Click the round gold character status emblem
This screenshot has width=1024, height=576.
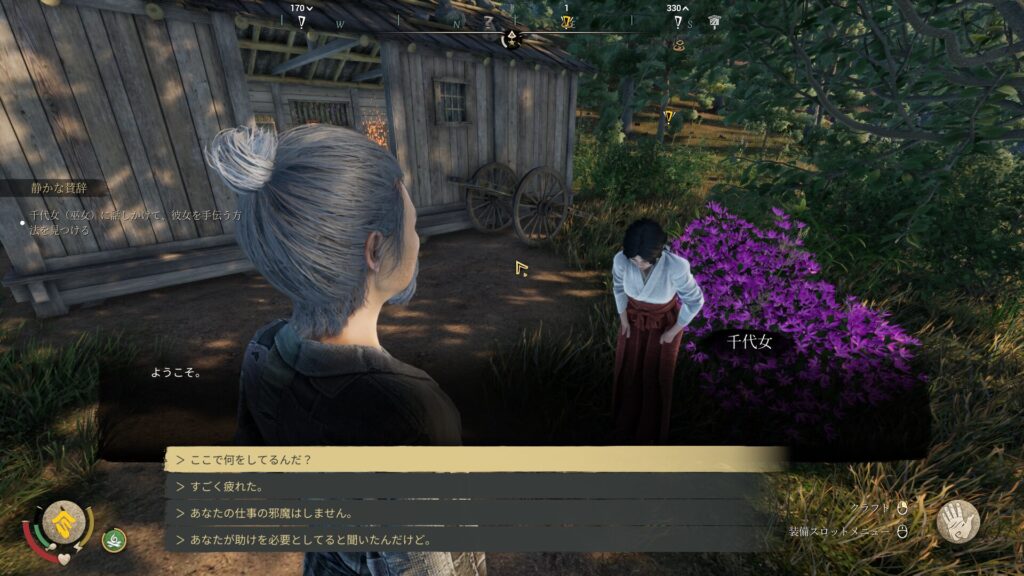pos(62,523)
